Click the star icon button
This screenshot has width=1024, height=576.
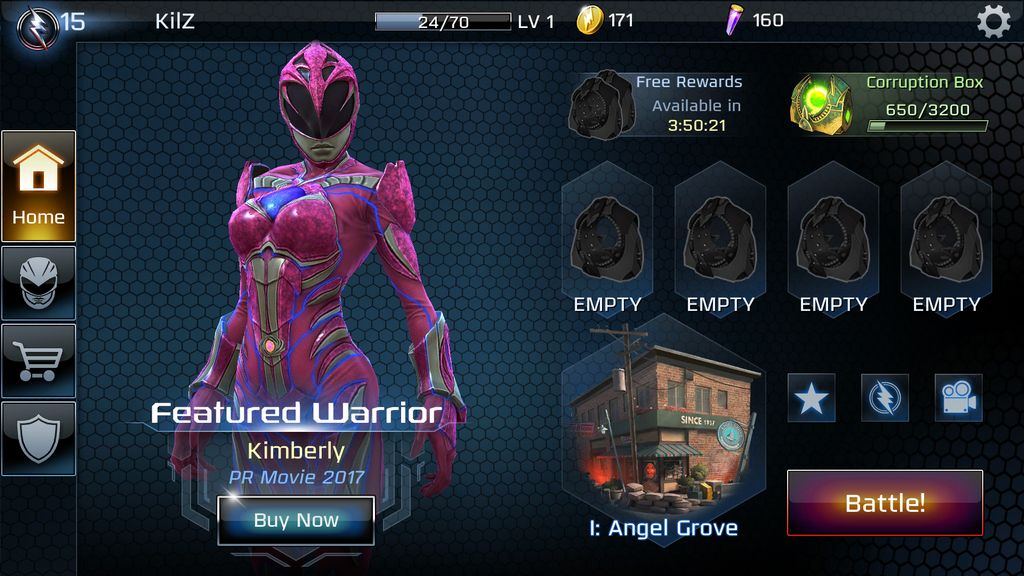[x=811, y=398]
